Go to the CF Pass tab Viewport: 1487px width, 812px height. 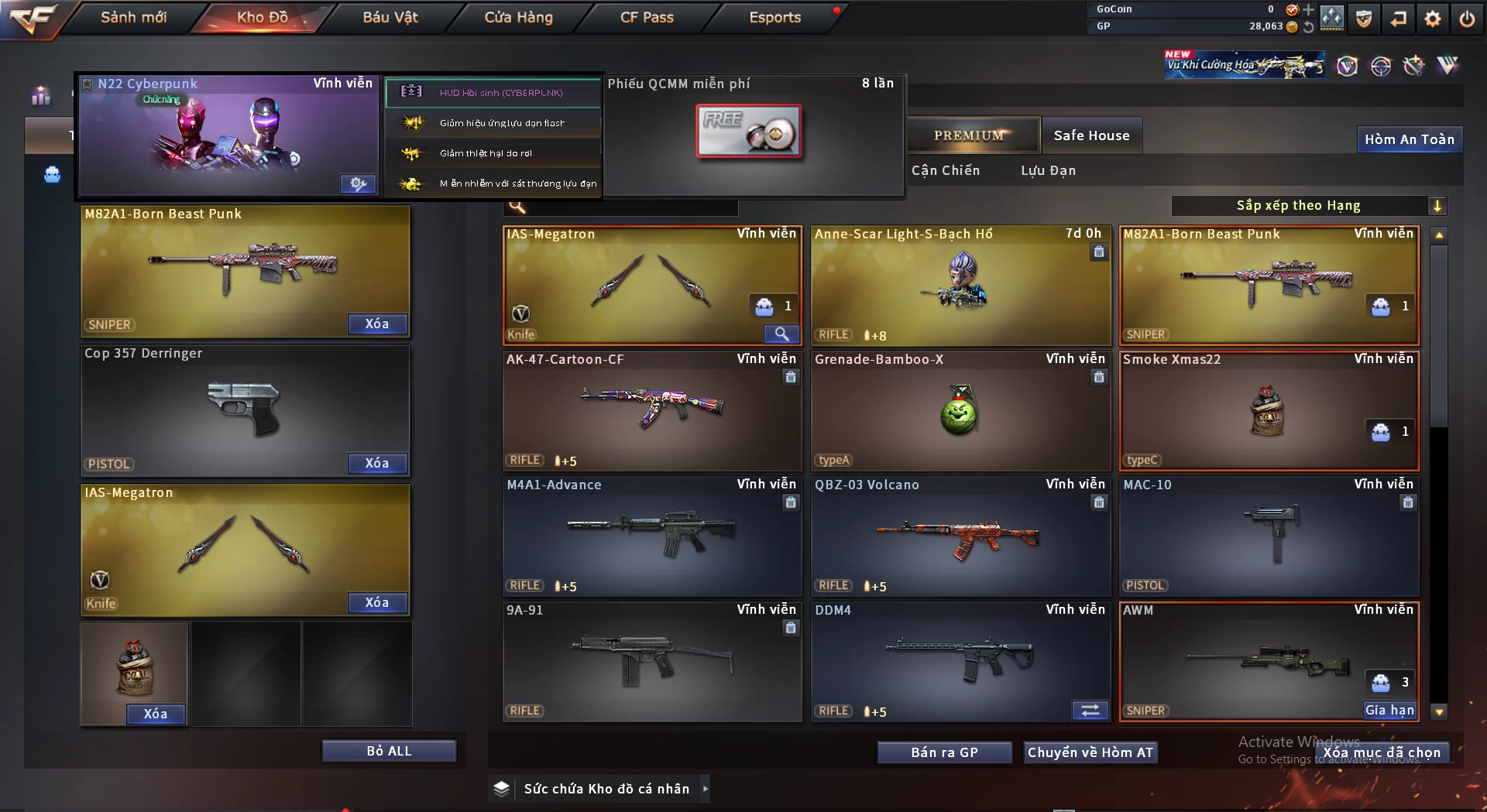[647, 17]
